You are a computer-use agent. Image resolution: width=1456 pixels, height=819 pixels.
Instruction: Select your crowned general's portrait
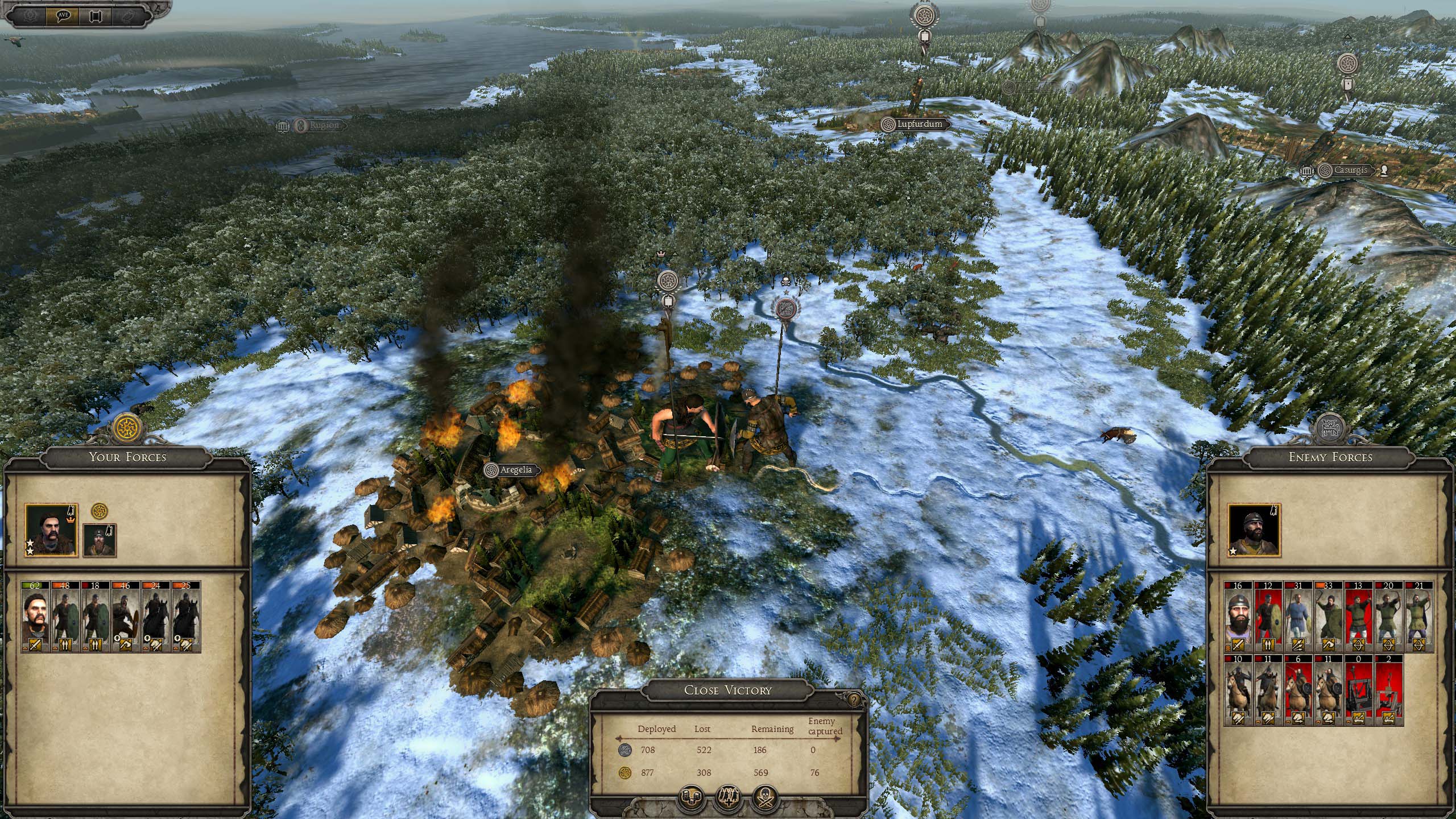coord(51,531)
